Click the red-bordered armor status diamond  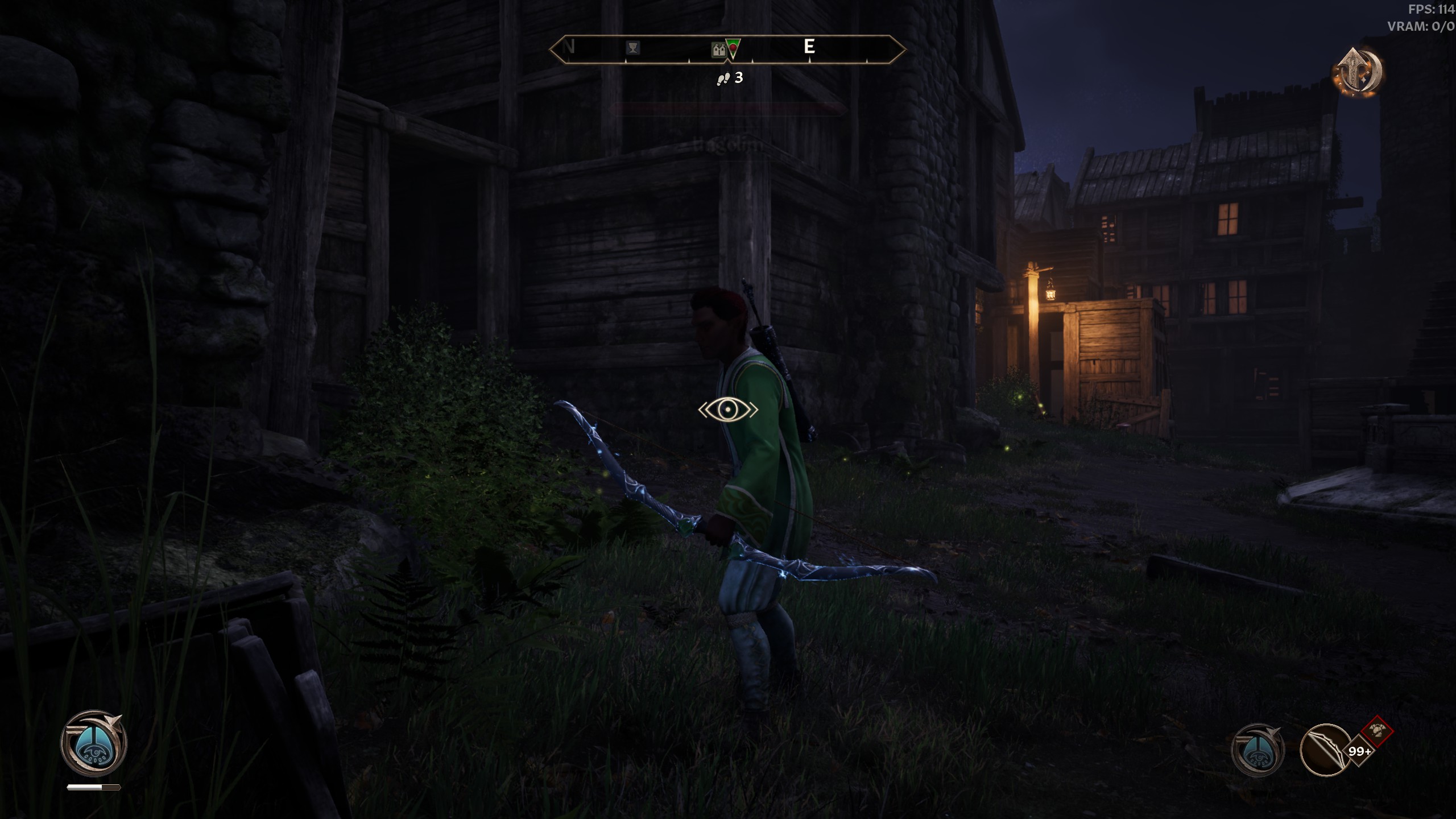1377,731
